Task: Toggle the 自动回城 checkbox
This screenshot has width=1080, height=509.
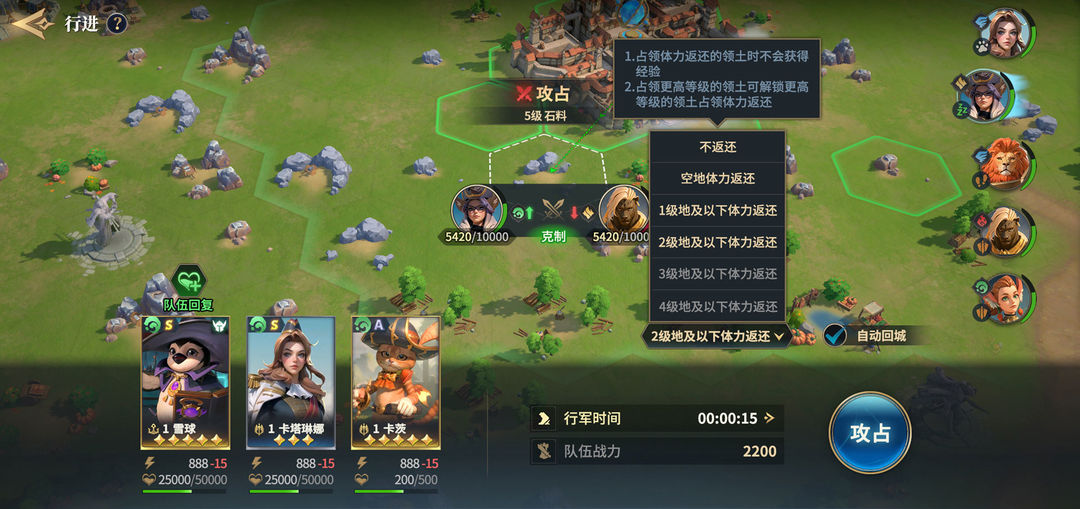Action: (x=836, y=336)
